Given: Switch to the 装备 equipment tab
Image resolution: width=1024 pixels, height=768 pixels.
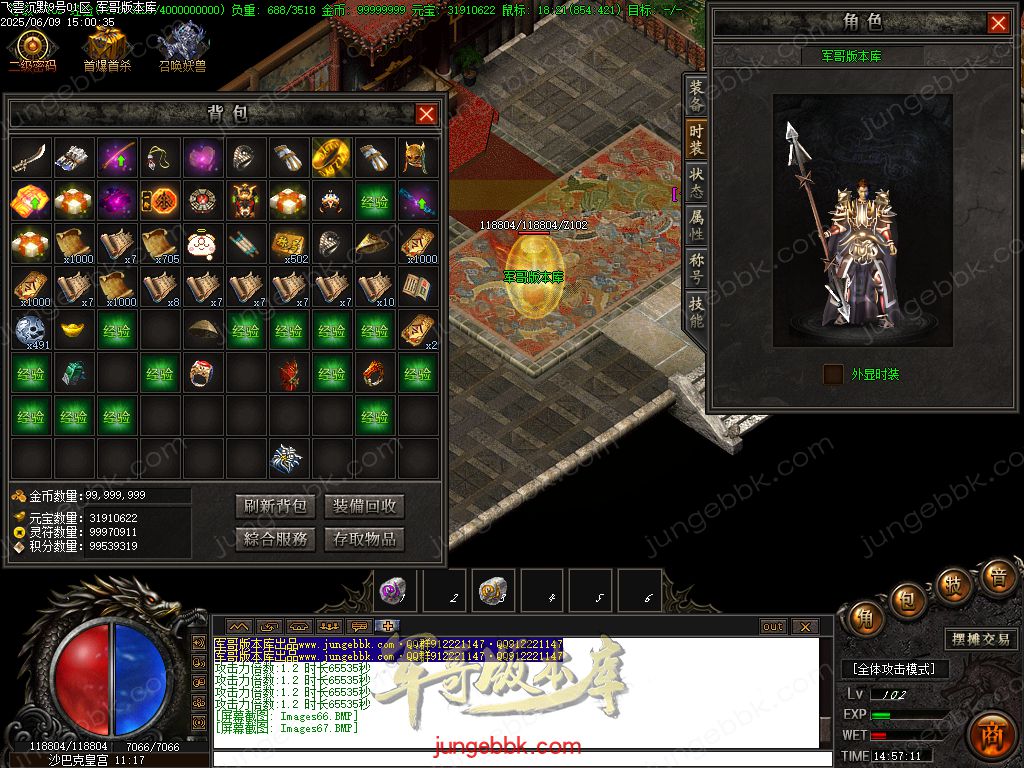Looking at the screenshot, I should [x=696, y=96].
